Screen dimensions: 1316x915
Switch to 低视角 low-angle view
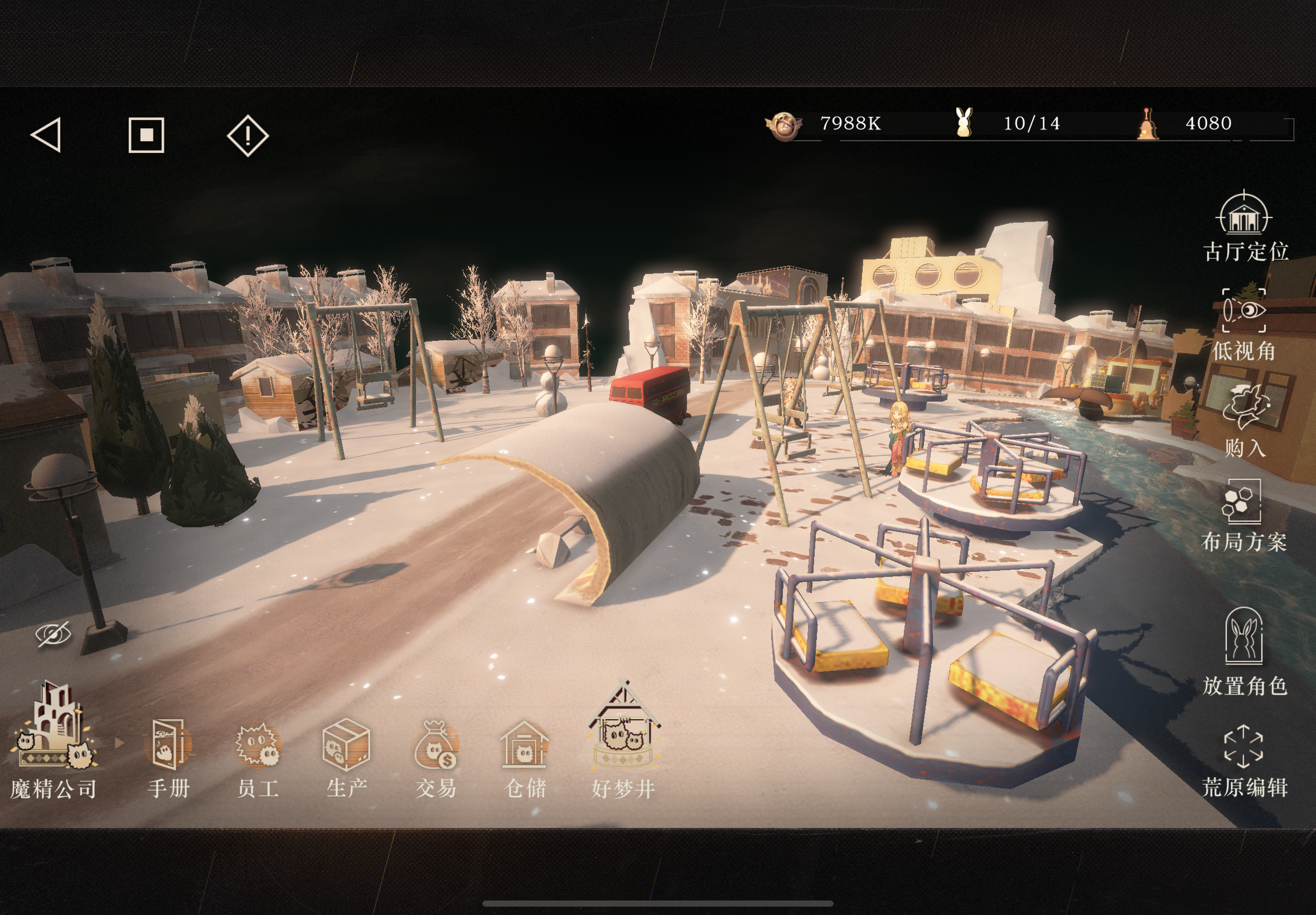tap(1244, 325)
